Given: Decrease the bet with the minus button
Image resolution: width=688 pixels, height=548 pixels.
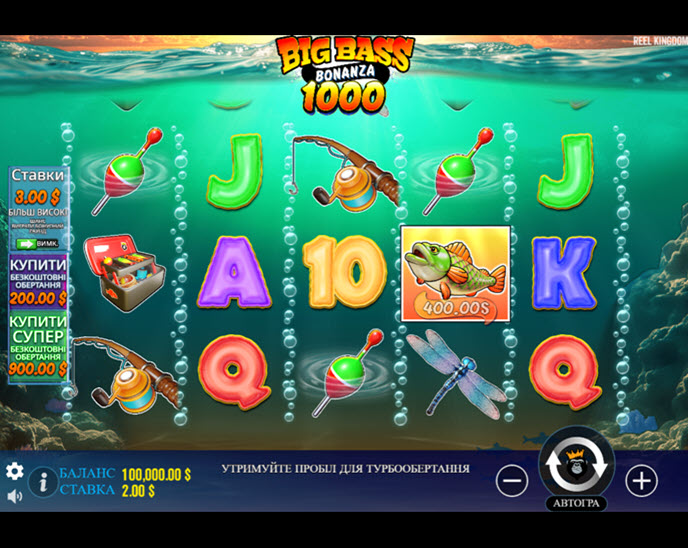Looking at the screenshot, I should click(x=512, y=481).
